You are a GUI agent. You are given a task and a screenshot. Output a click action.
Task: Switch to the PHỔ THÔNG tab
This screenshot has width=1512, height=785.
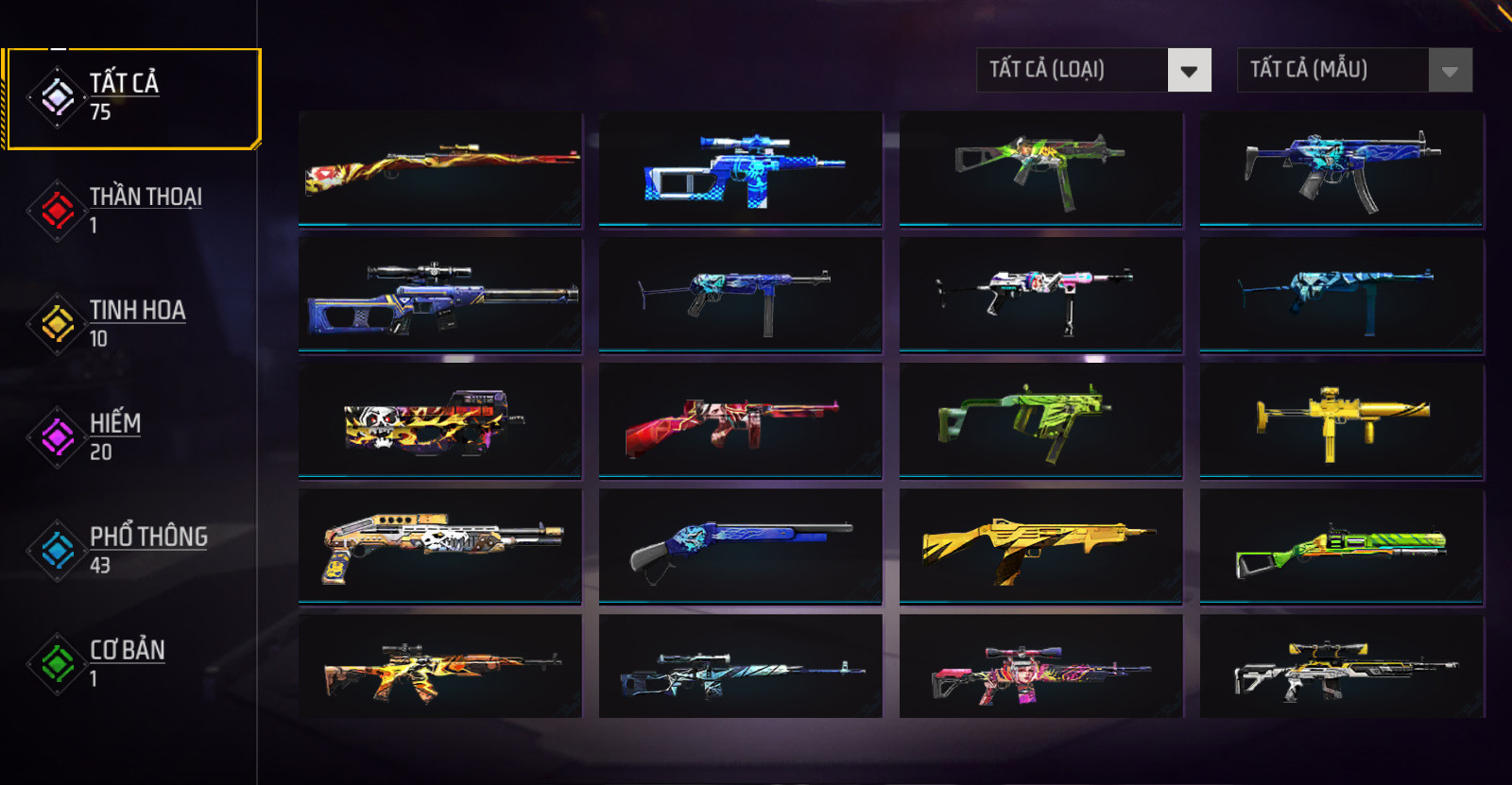[132, 550]
